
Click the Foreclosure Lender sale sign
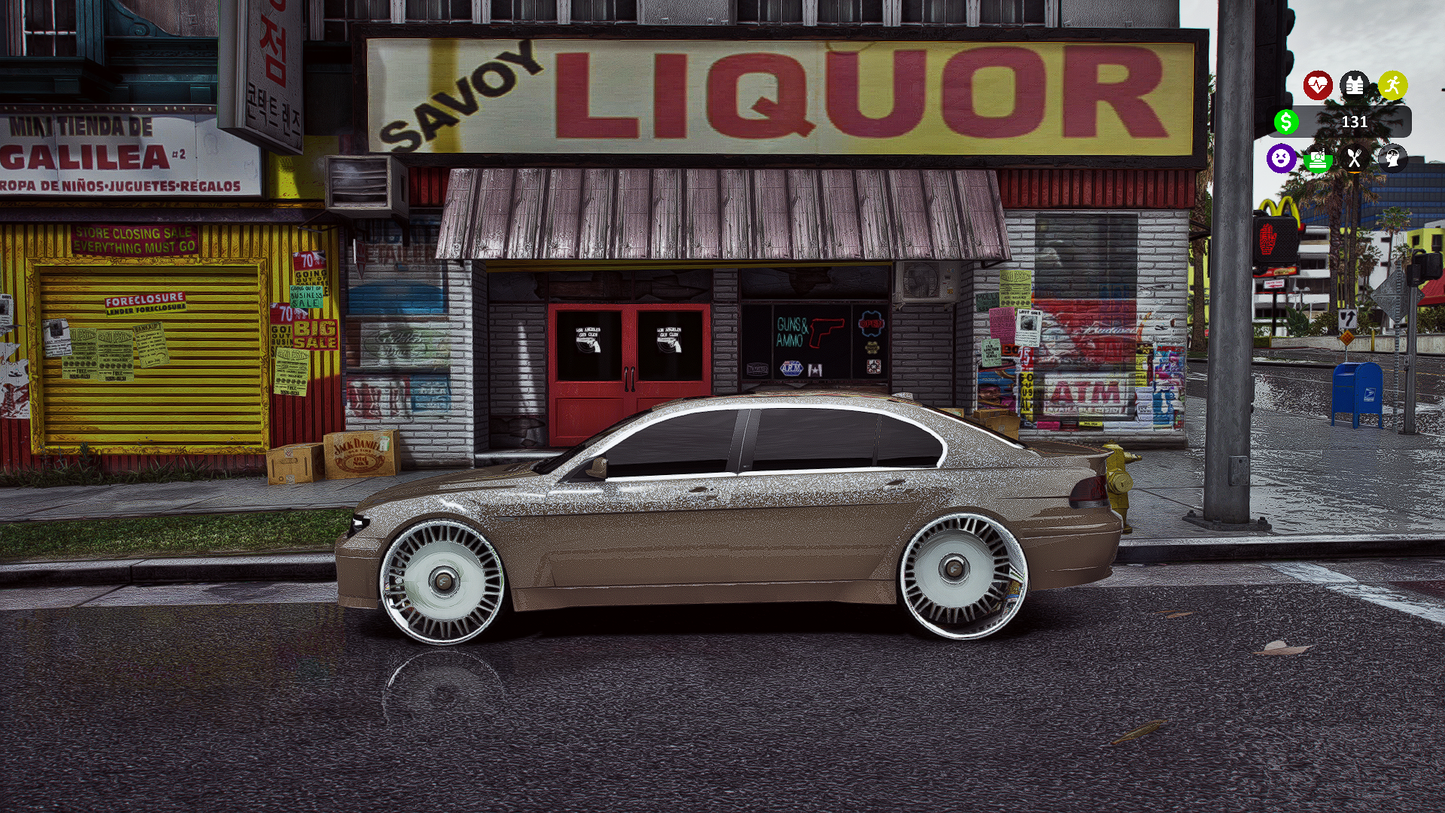coord(143,300)
